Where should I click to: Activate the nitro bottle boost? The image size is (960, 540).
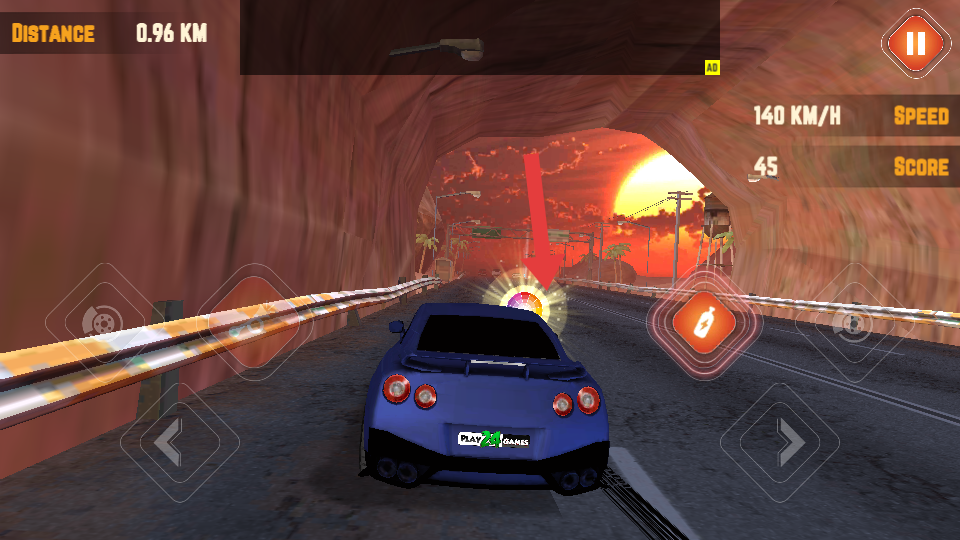(x=704, y=322)
